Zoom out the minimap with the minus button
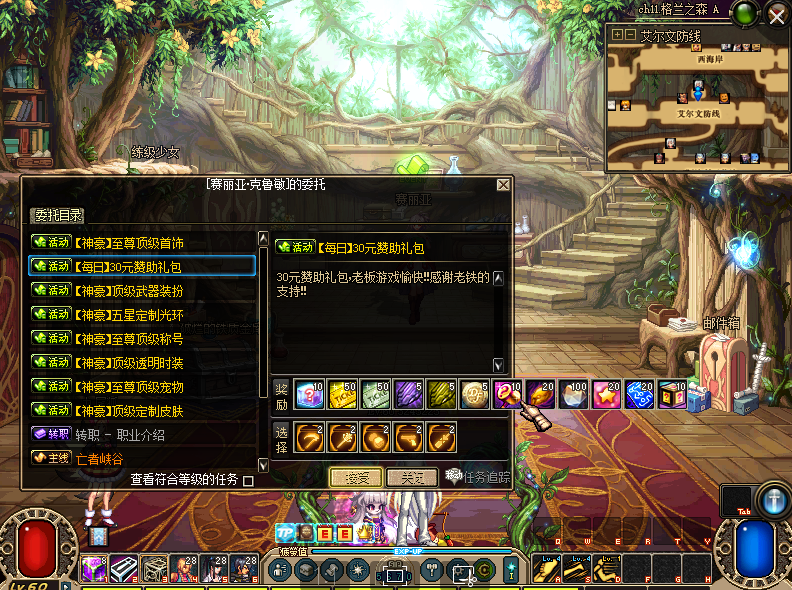Screen dimensions: 792x590 [630, 35]
